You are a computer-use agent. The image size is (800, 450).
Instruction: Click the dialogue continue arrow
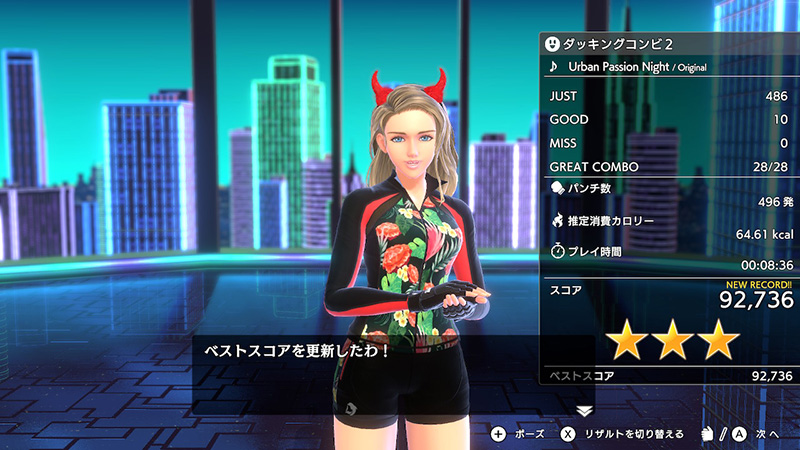585,410
